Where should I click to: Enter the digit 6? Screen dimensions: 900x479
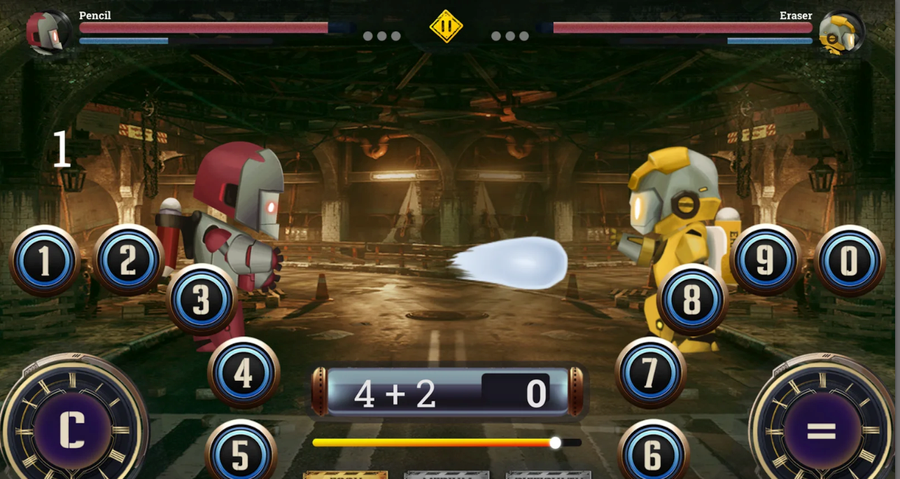[653, 453]
